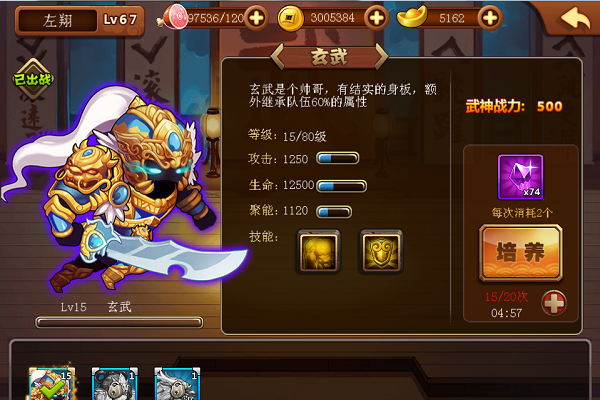Add more stamina with the meat plus button
This screenshot has height=400, width=600.
[x=256, y=17]
